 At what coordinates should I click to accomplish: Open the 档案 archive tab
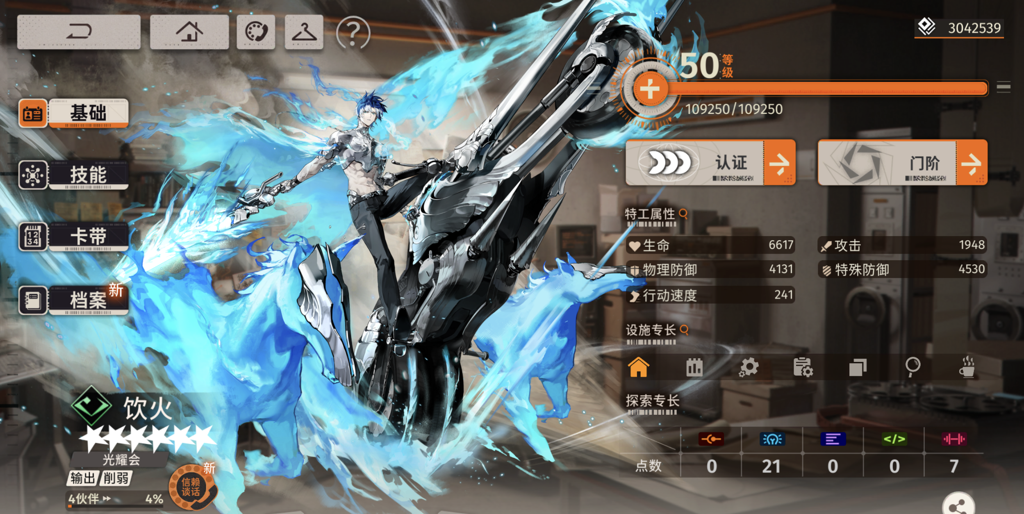(x=75, y=299)
